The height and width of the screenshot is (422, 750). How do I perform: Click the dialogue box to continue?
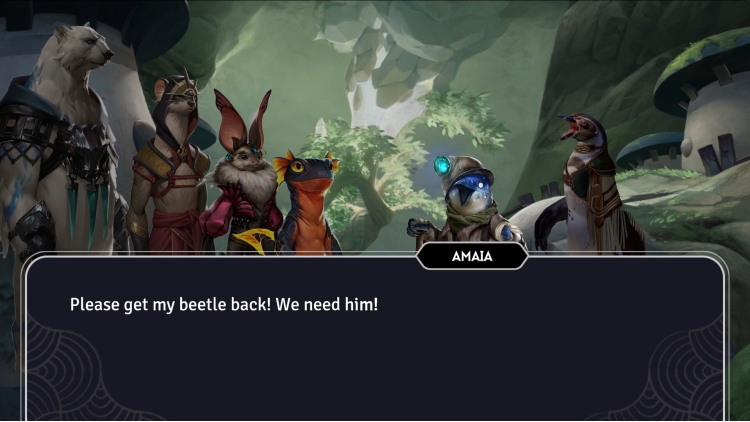coord(374,340)
